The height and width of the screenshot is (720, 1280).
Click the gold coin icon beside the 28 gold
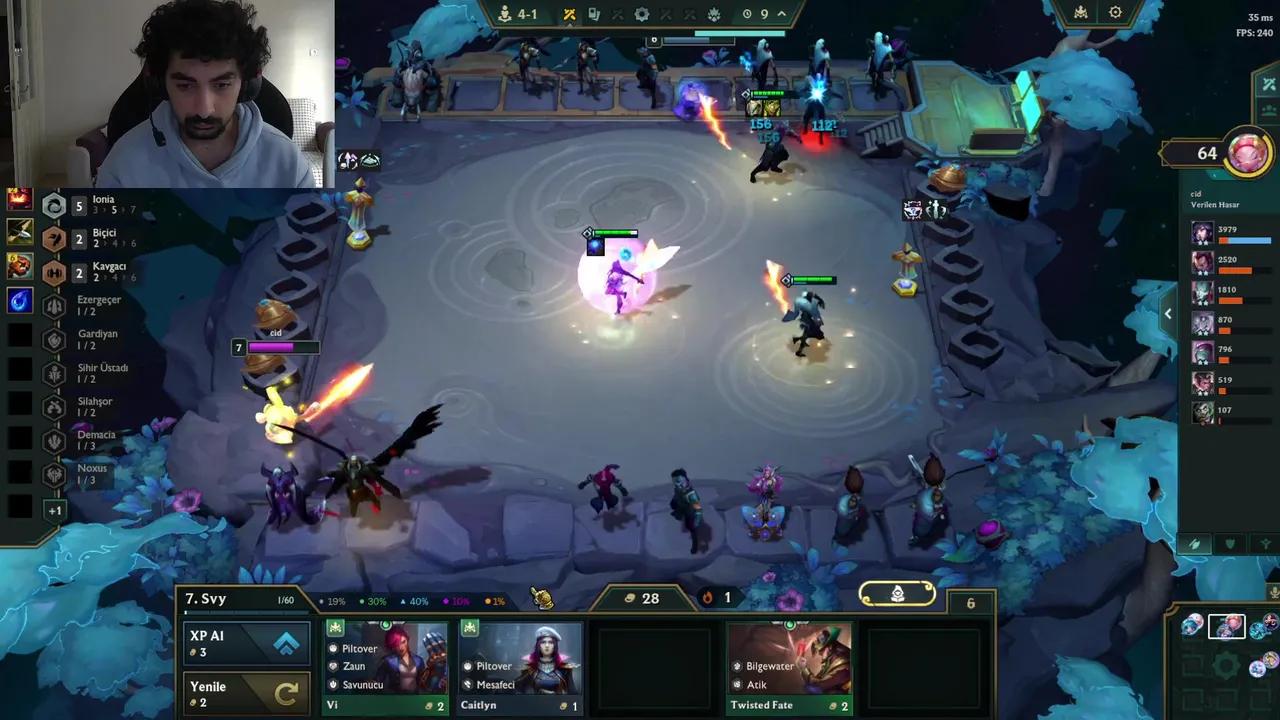click(x=629, y=598)
